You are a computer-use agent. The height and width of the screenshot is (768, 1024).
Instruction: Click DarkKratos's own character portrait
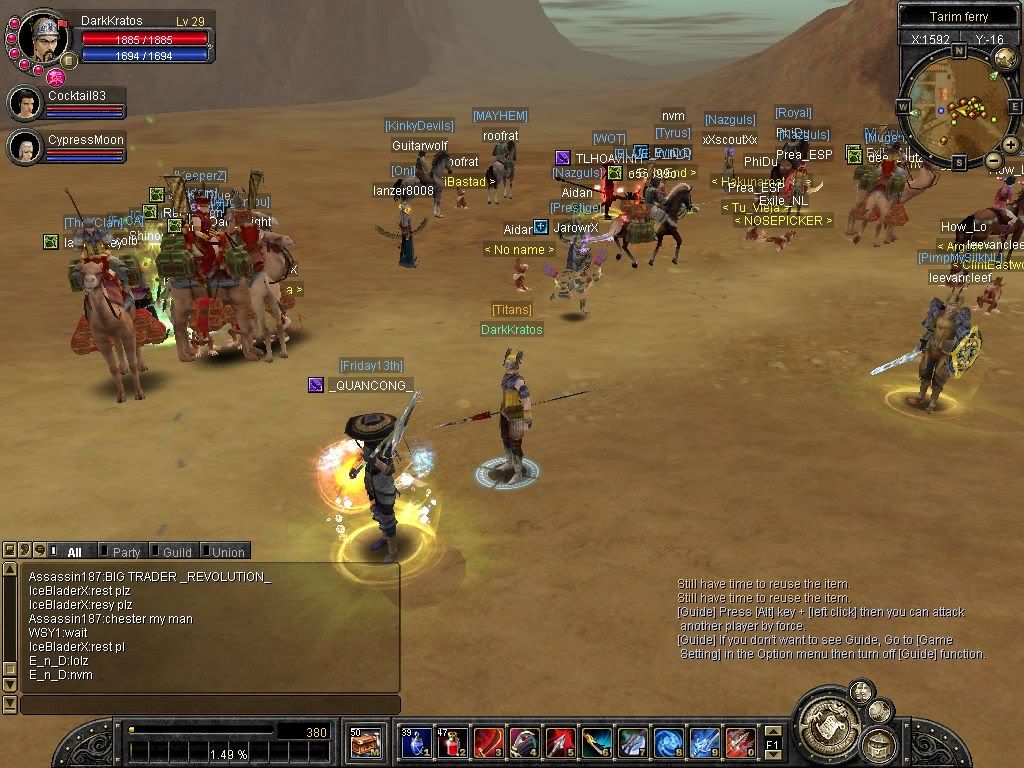43,38
